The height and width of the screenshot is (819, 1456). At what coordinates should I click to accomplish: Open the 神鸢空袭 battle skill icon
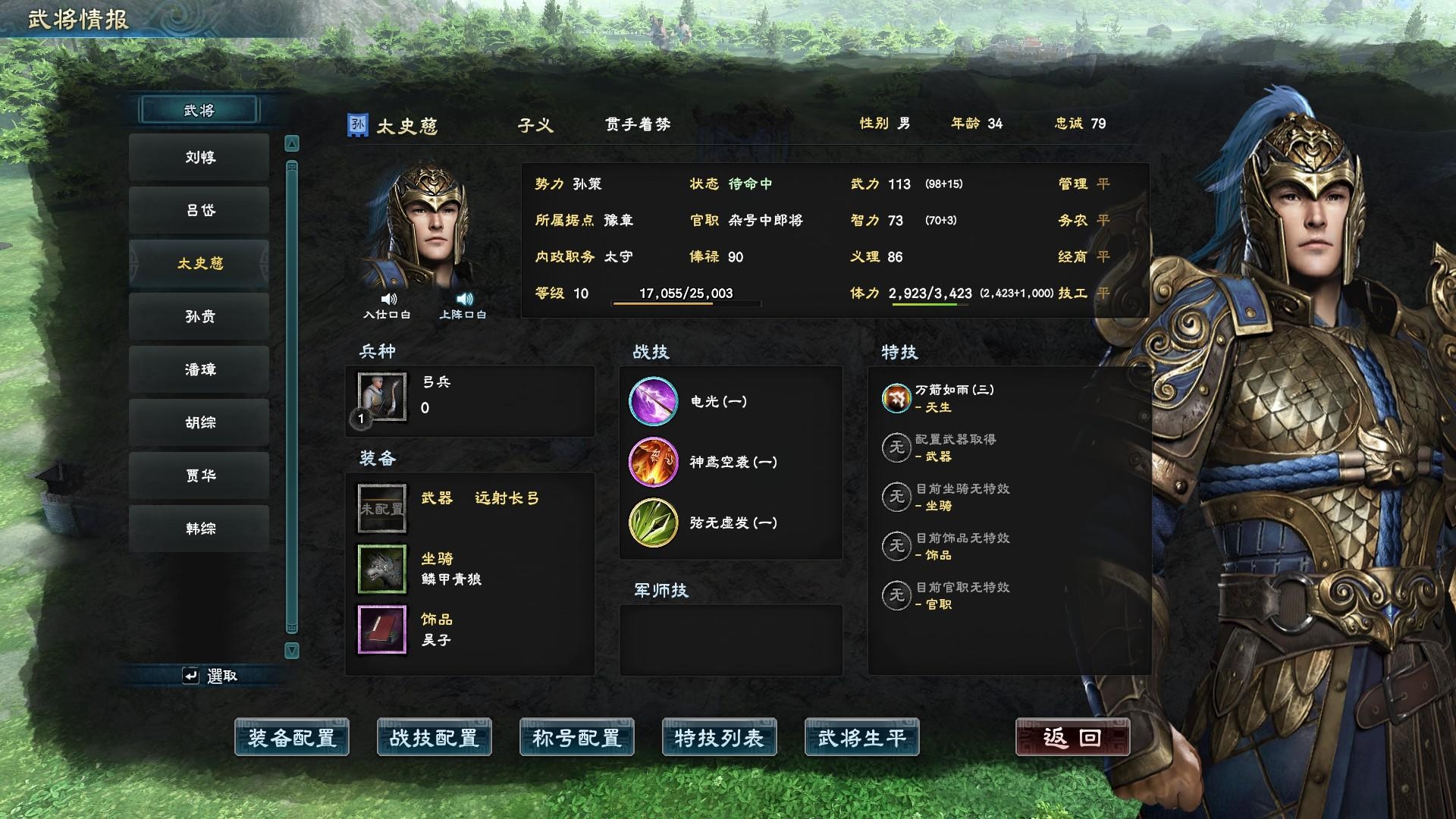[653, 462]
